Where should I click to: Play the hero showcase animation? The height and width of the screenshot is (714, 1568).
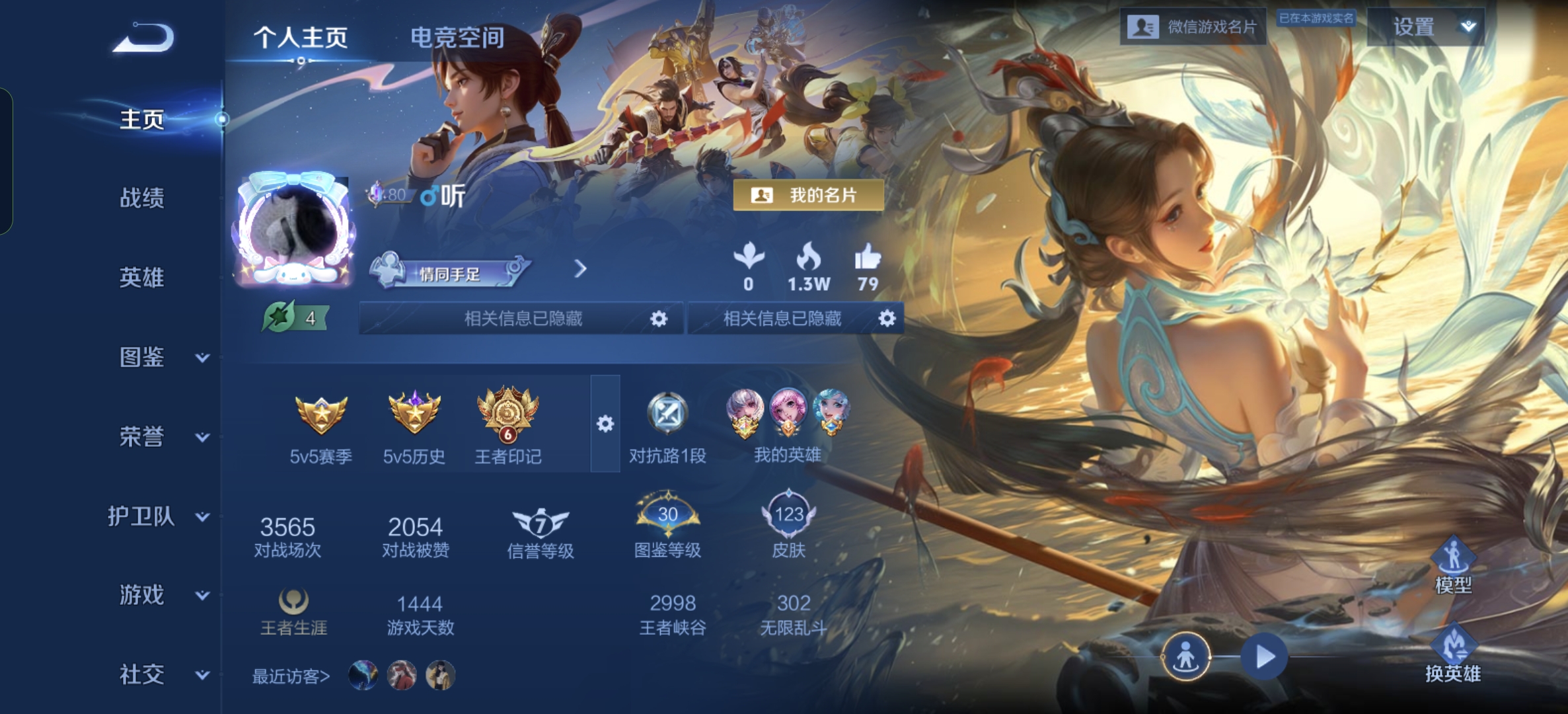coord(1264,657)
